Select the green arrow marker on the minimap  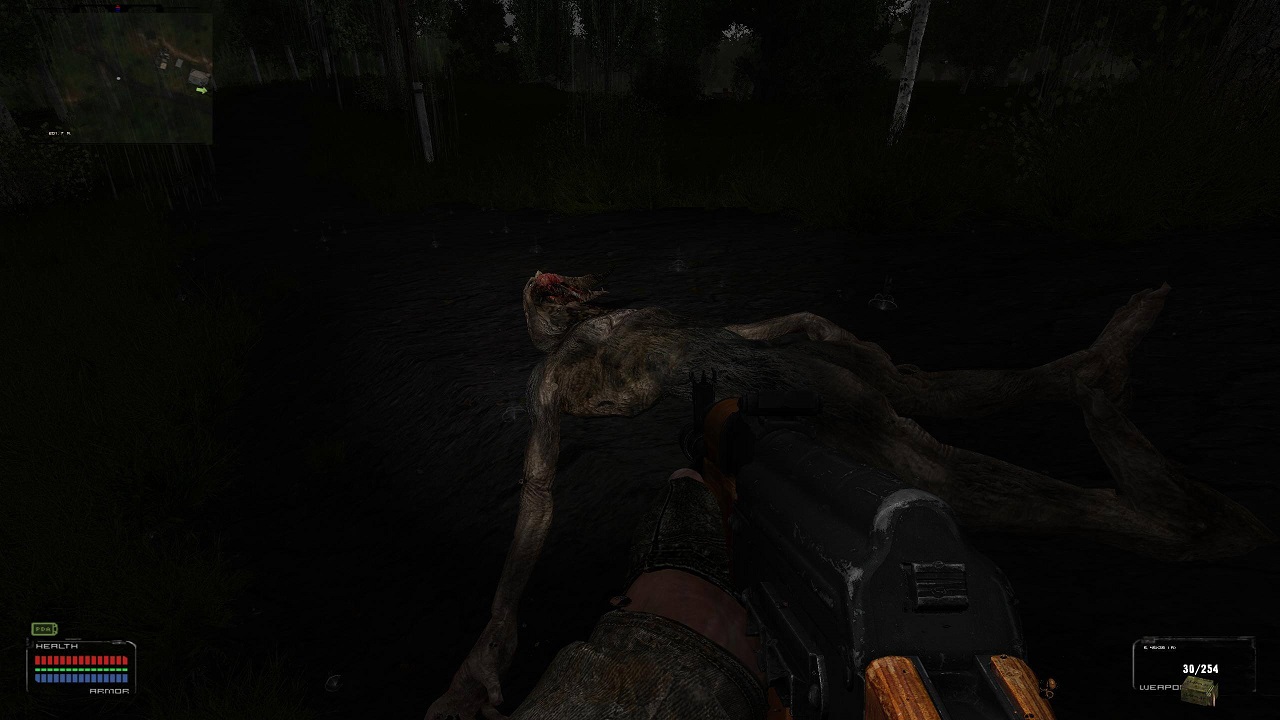(202, 90)
